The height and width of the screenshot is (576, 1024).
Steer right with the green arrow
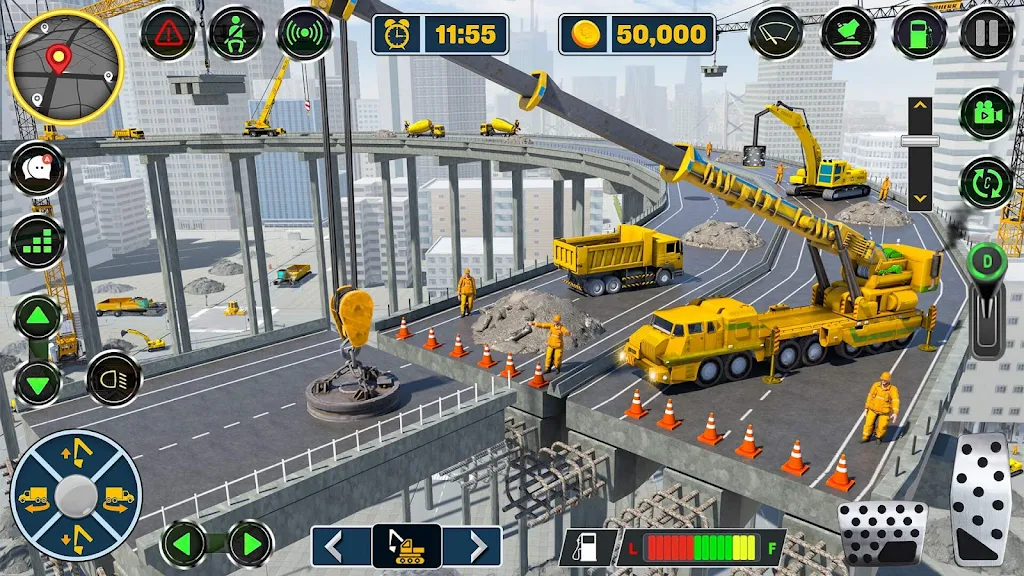(x=250, y=545)
